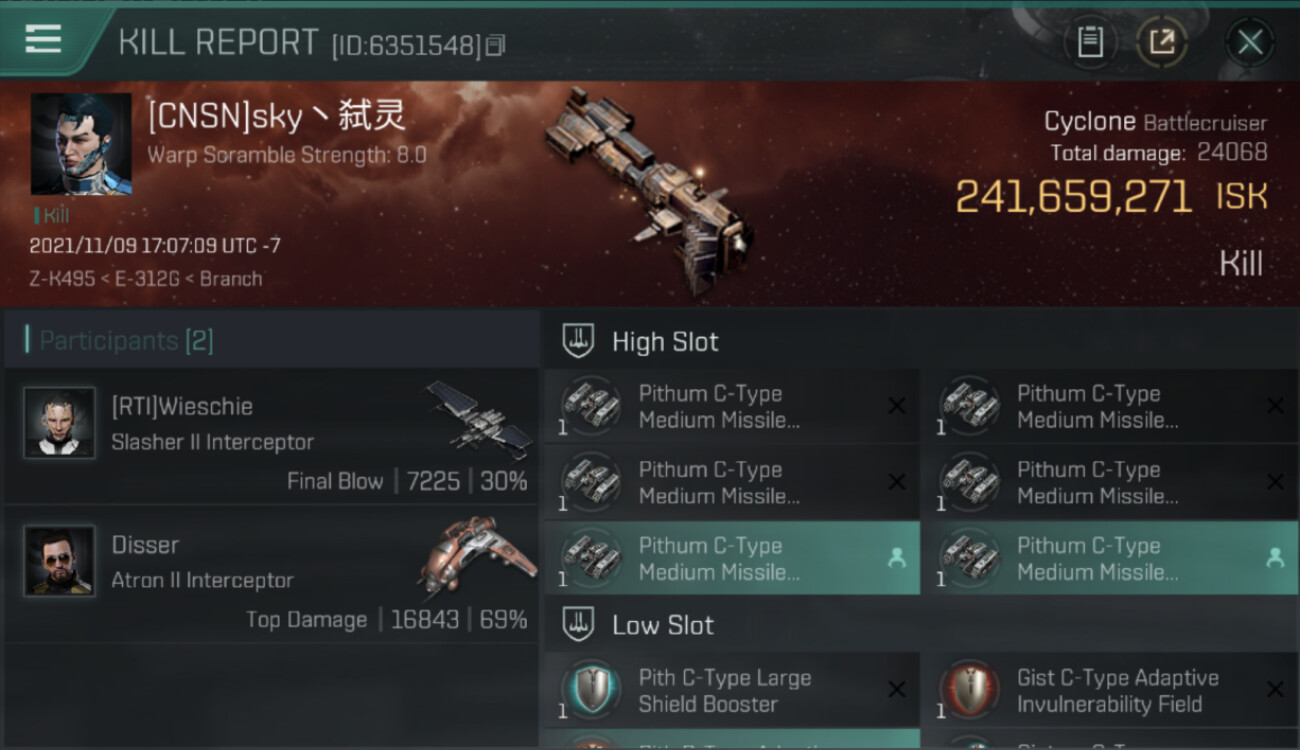Open the hamburger menu
Image resolution: width=1300 pixels, height=750 pixels.
(x=43, y=39)
